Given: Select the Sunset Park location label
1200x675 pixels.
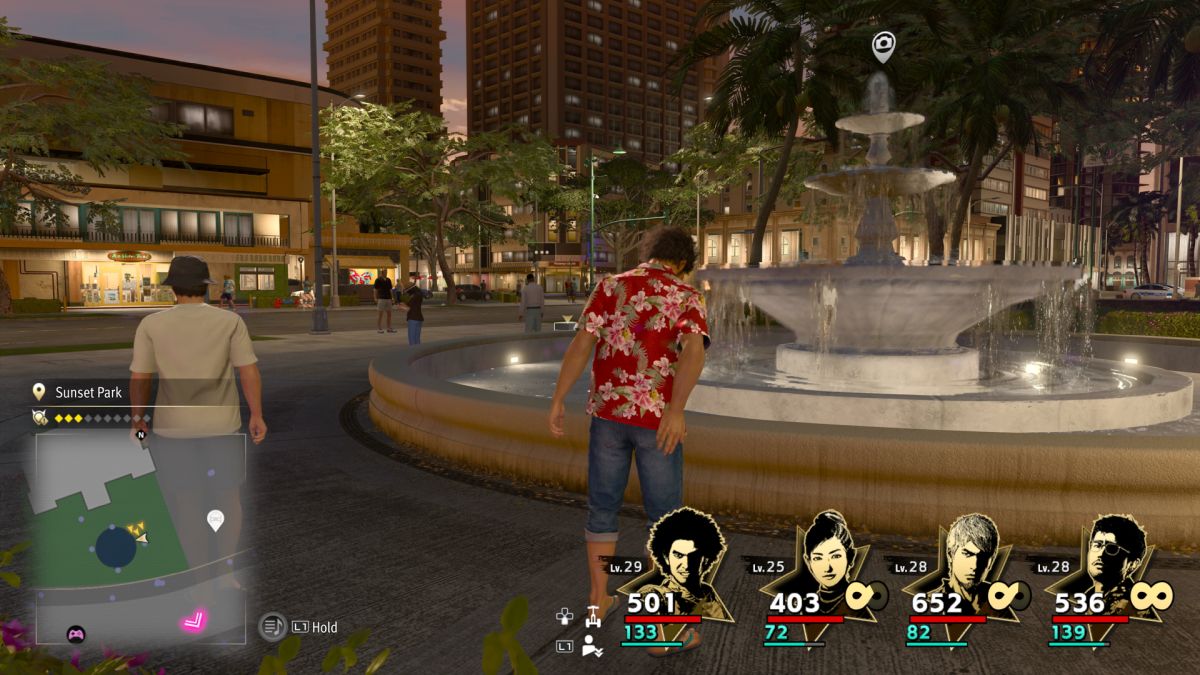Looking at the screenshot, I should coord(87,392).
